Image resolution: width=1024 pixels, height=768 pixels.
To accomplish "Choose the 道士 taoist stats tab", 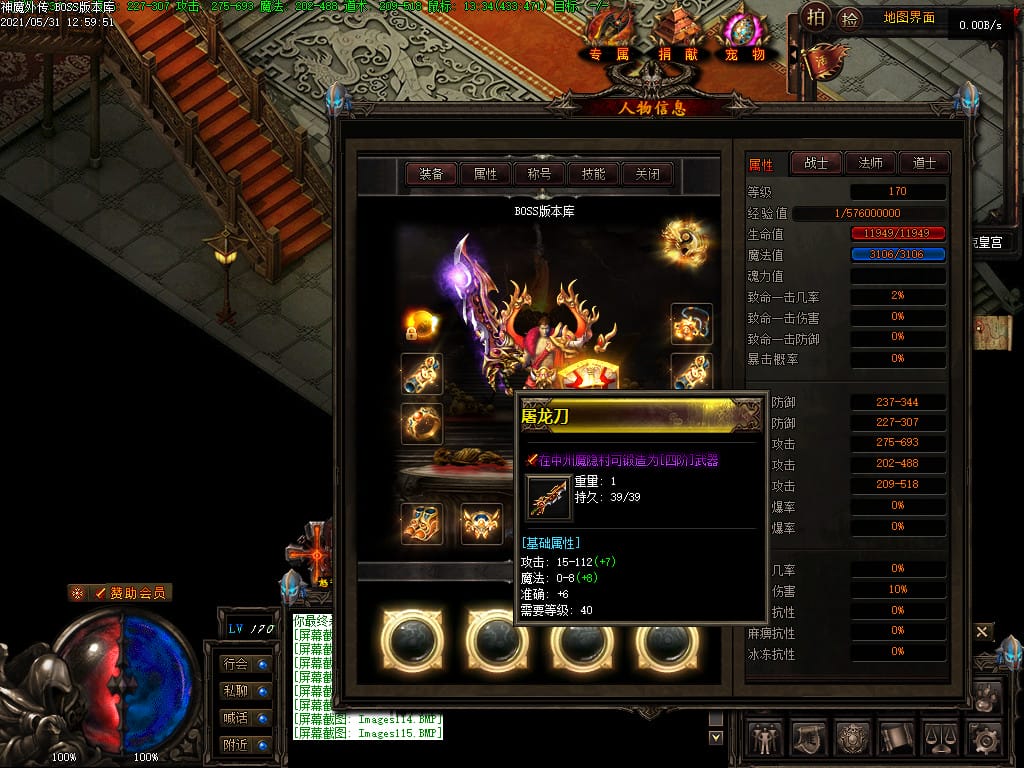I will coord(923,163).
